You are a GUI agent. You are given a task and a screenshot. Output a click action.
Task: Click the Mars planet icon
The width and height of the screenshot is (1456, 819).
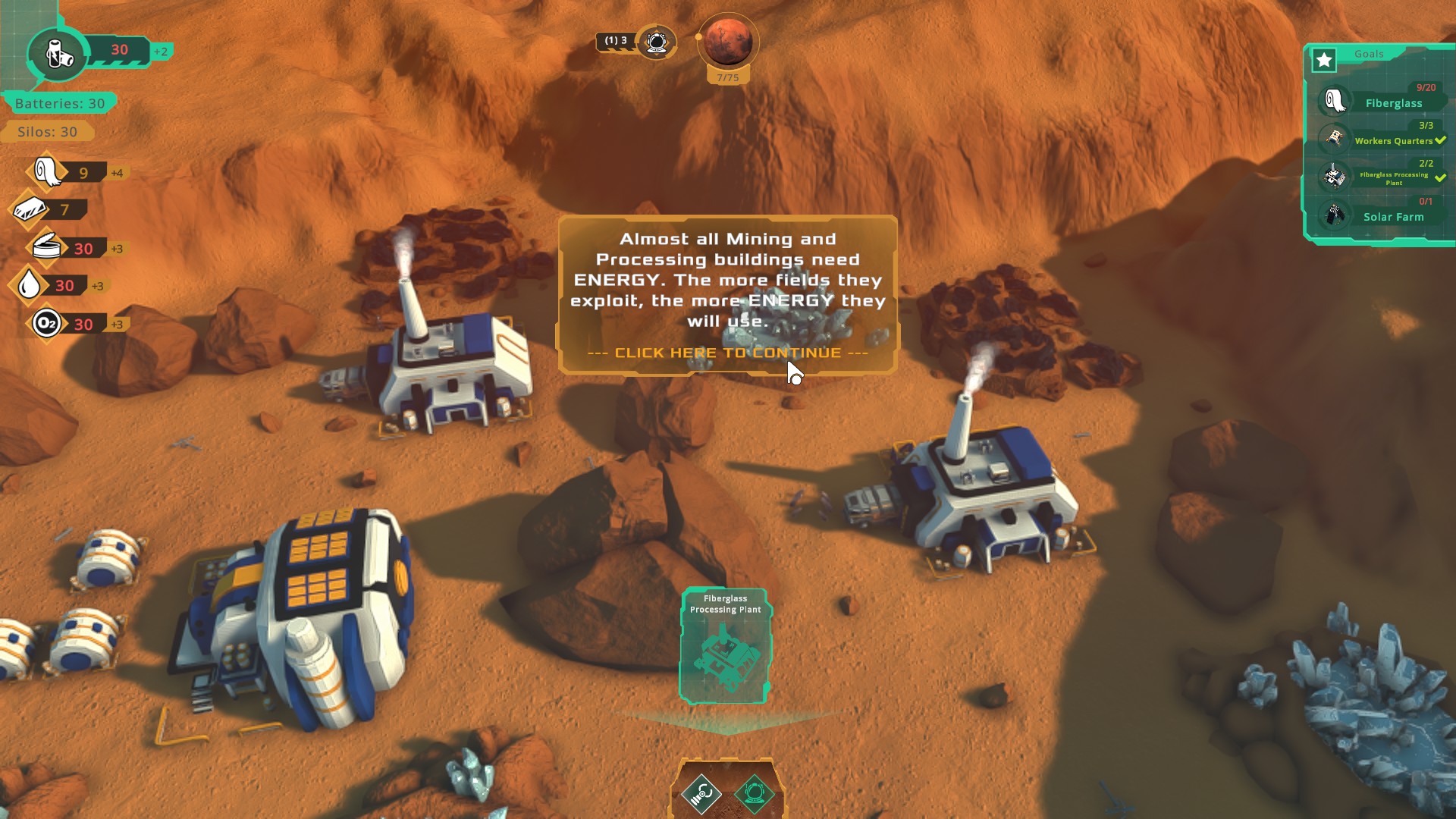[728, 42]
